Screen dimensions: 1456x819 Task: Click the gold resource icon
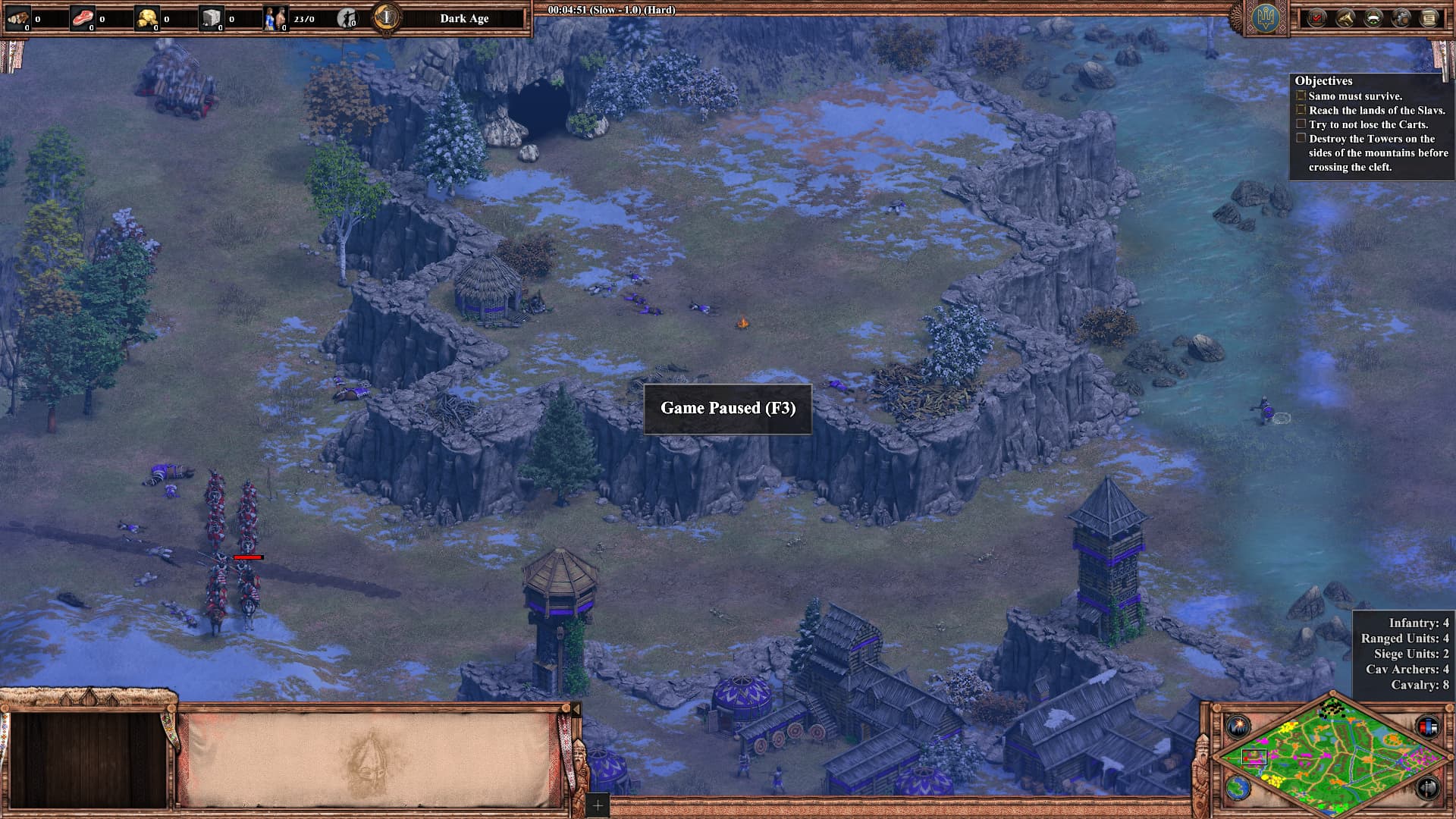[x=146, y=18]
